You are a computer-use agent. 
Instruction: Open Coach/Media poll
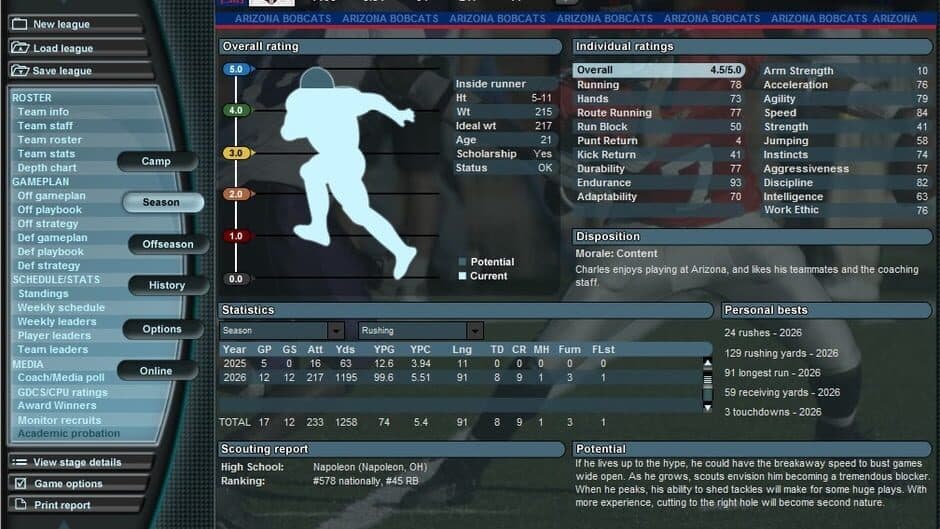[60, 378]
